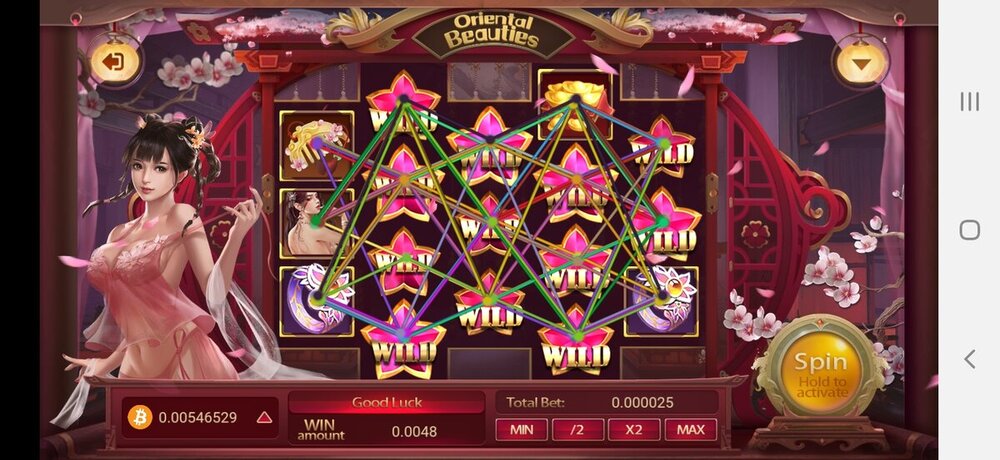Double the bet with X2
1000x460 pixels.
pyautogui.click(x=634, y=430)
